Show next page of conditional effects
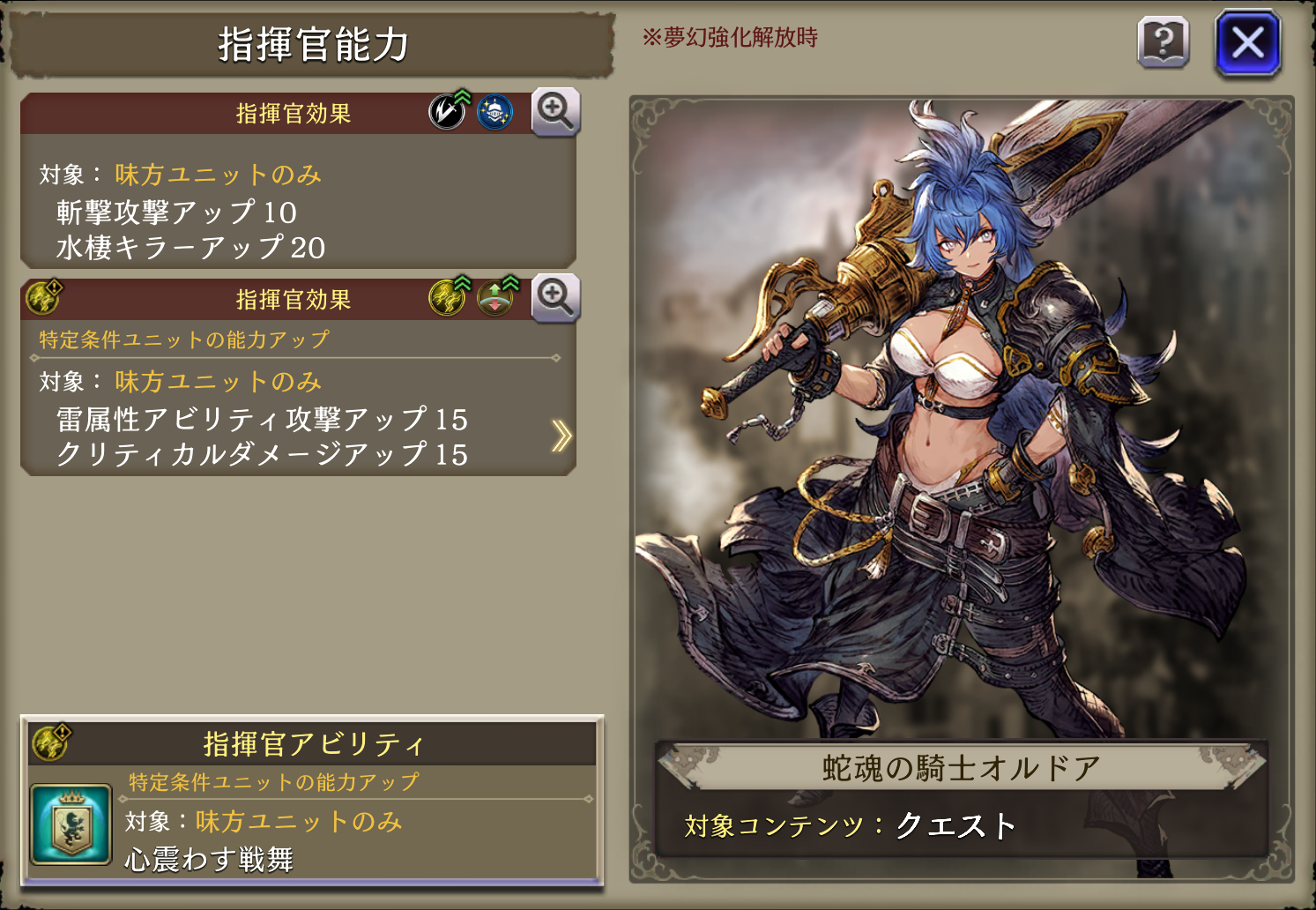 (561, 436)
